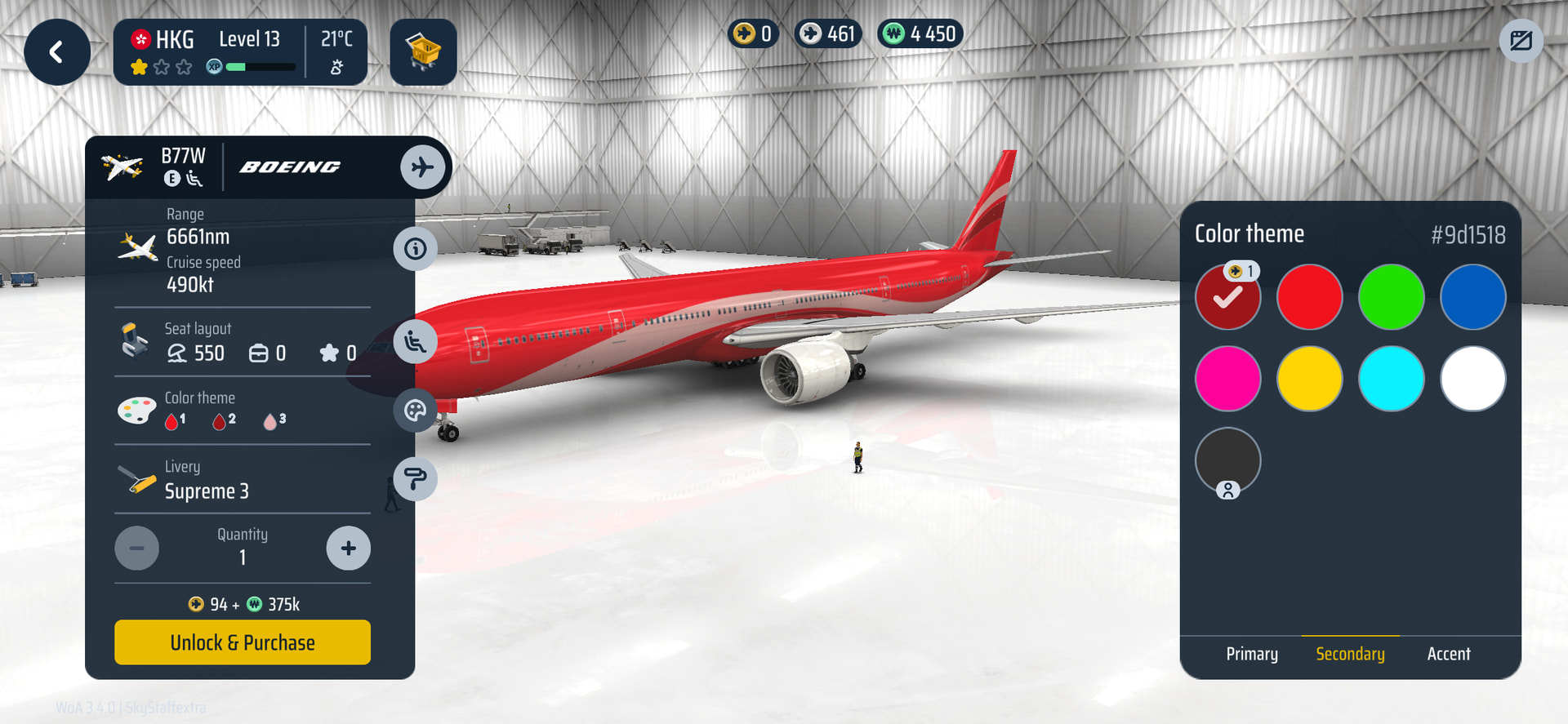Increase quantity with the plus button
1568x724 pixels.
point(349,549)
